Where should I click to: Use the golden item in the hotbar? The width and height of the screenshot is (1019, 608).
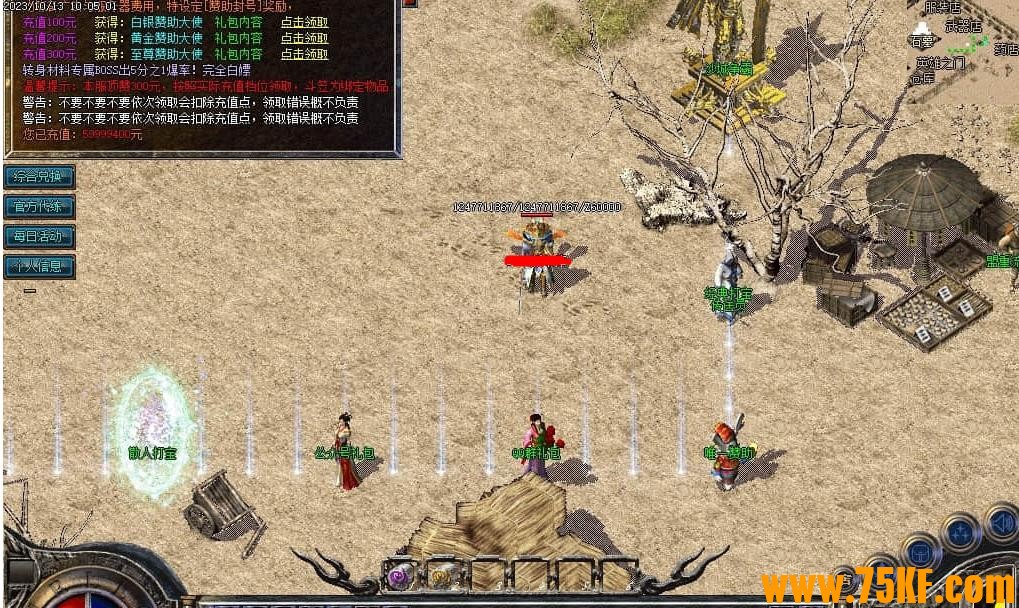click(442, 576)
